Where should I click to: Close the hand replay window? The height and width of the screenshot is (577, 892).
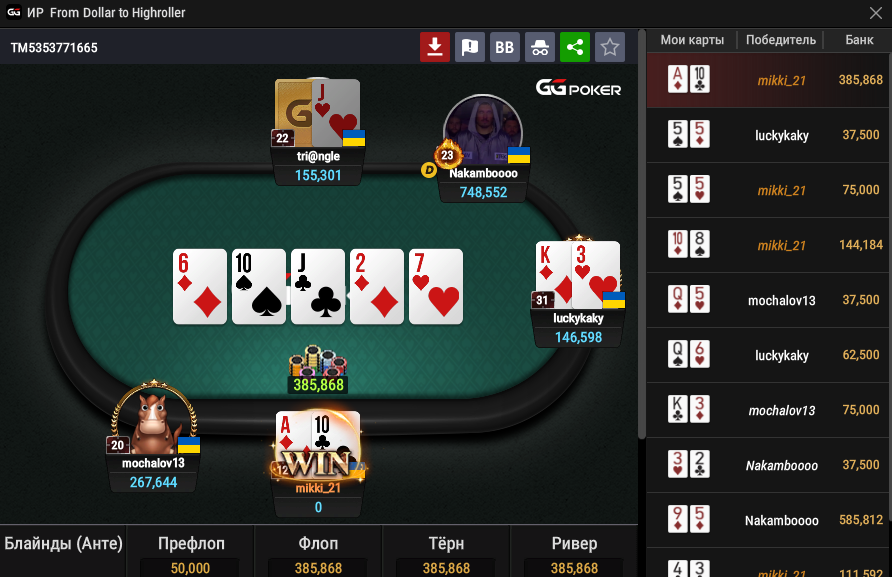(874, 13)
